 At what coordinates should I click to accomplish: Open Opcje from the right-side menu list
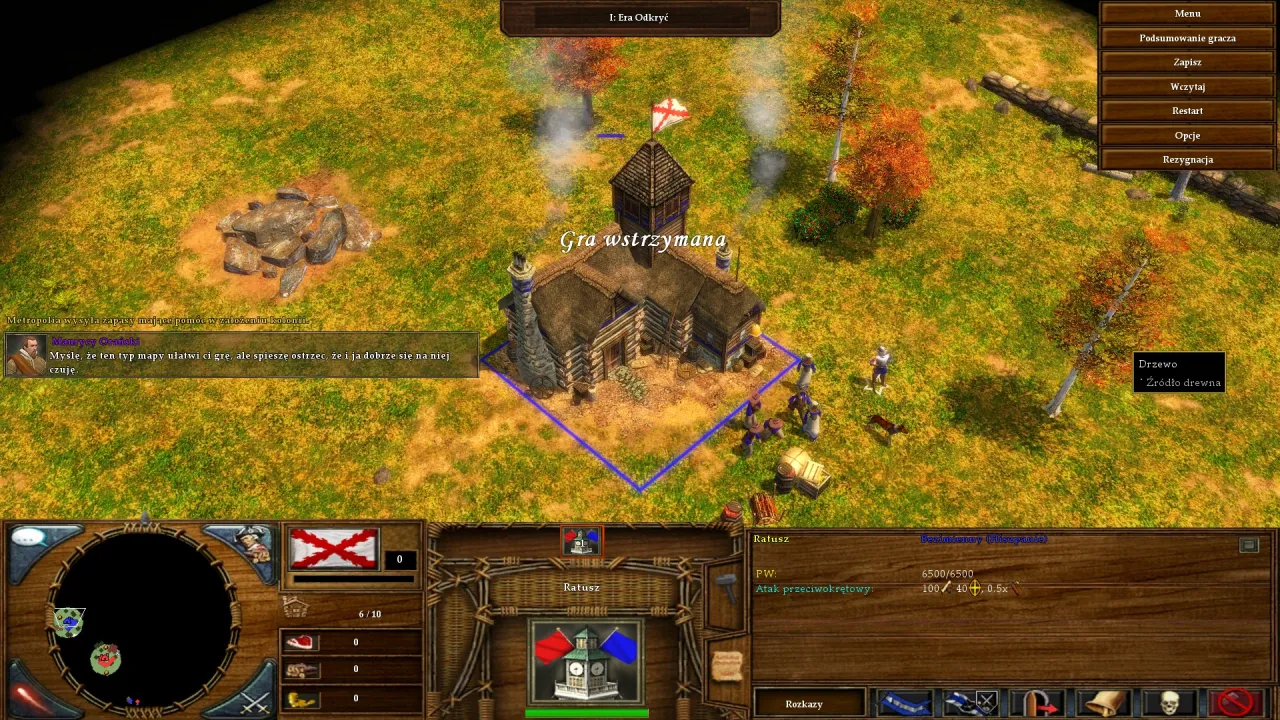[x=1187, y=135]
